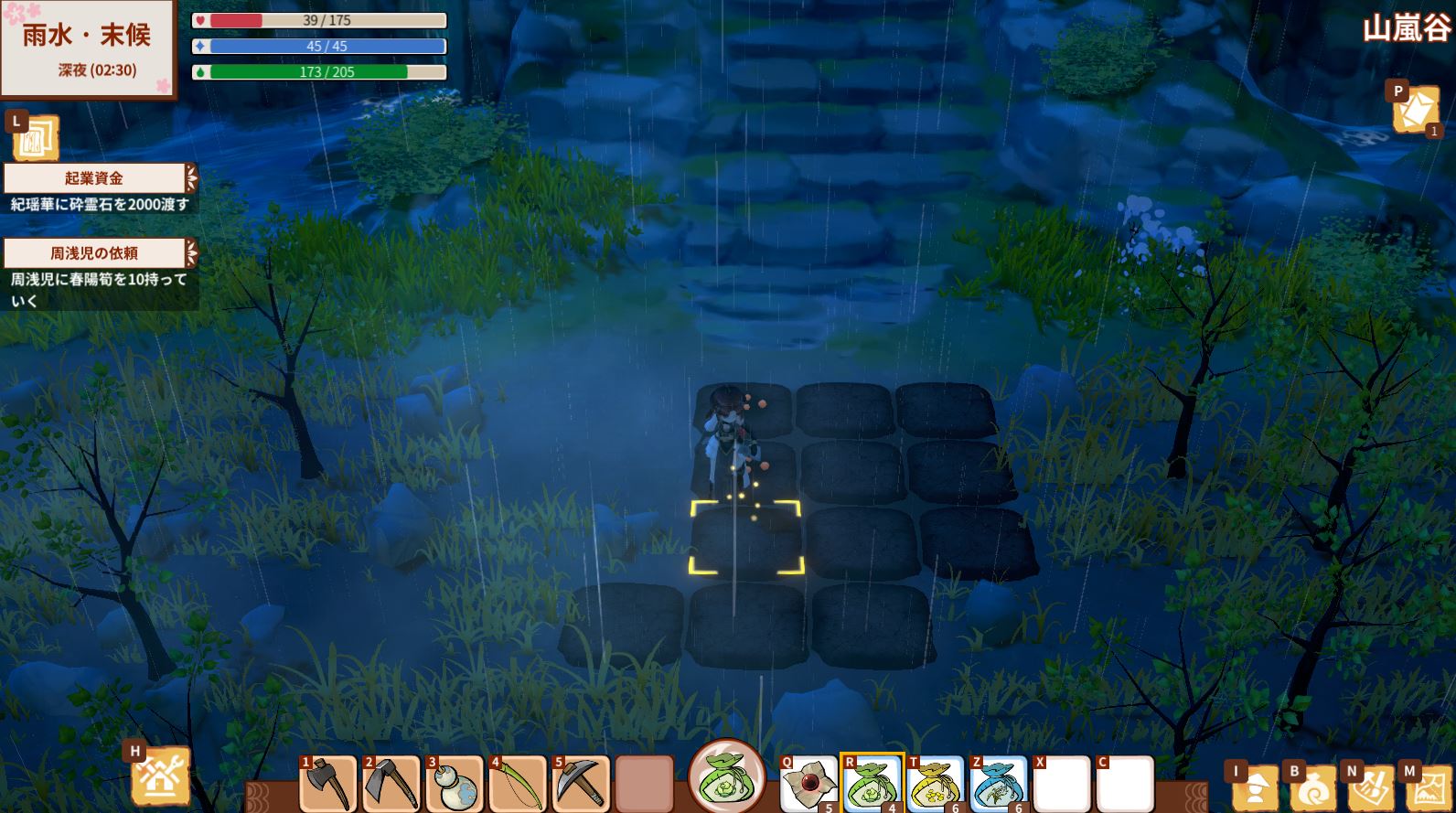Equip the hoe from the tool bar
This screenshot has height=813, width=1456.
coord(391,785)
